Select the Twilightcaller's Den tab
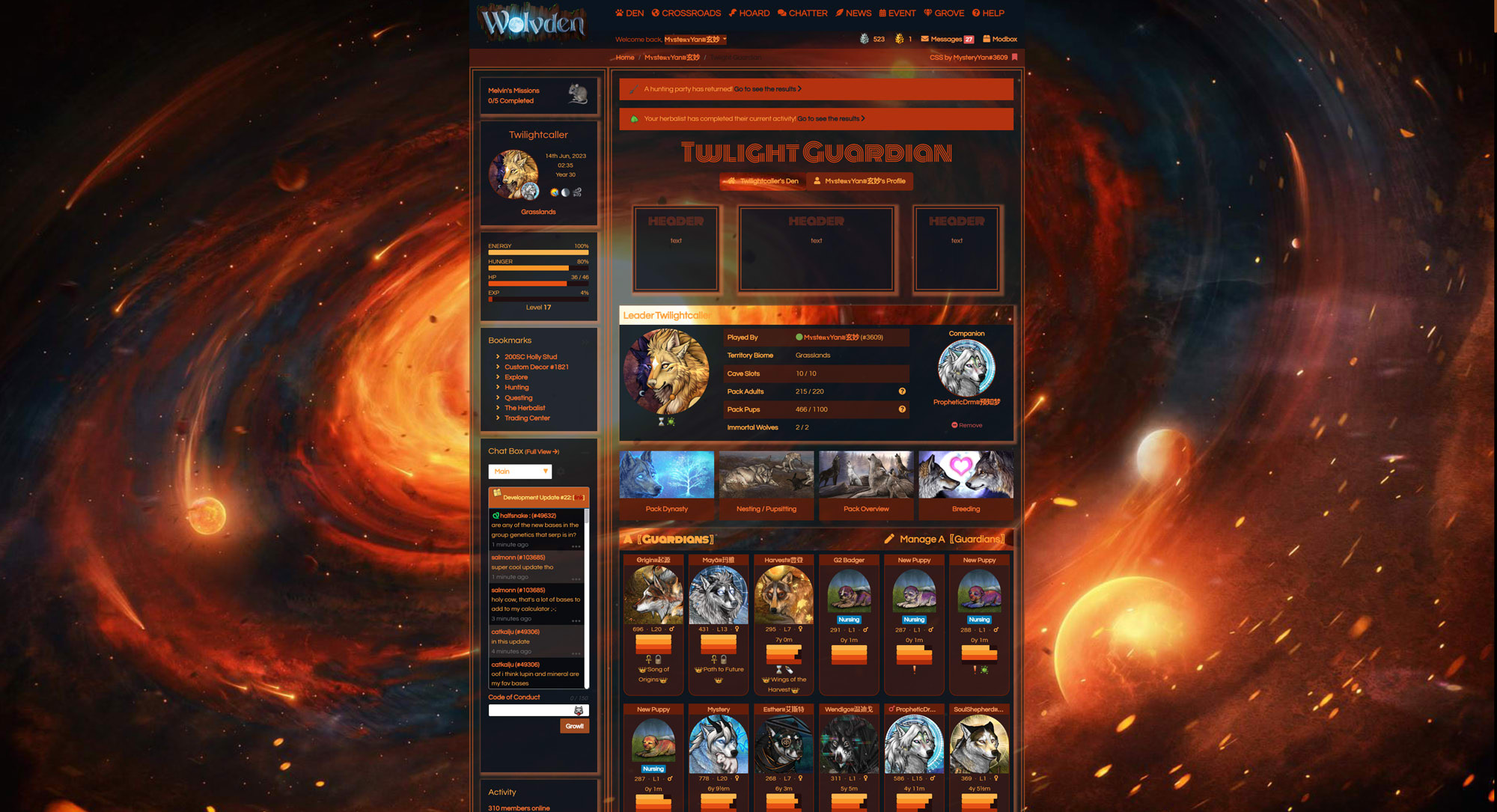Image resolution: width=1497 pixels, height=812 pixels. coord(762,181)
